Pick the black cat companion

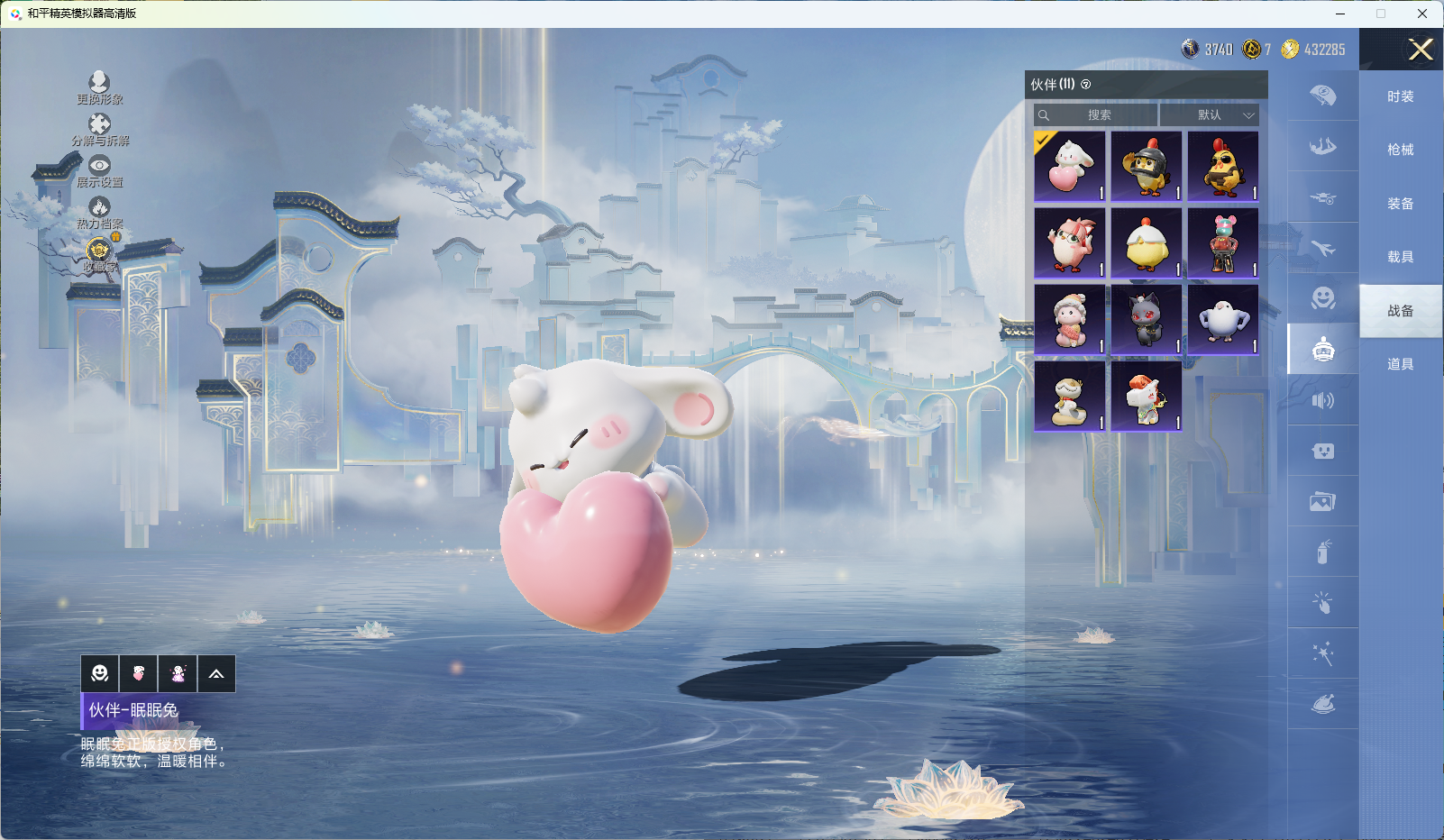[1146, 319]
